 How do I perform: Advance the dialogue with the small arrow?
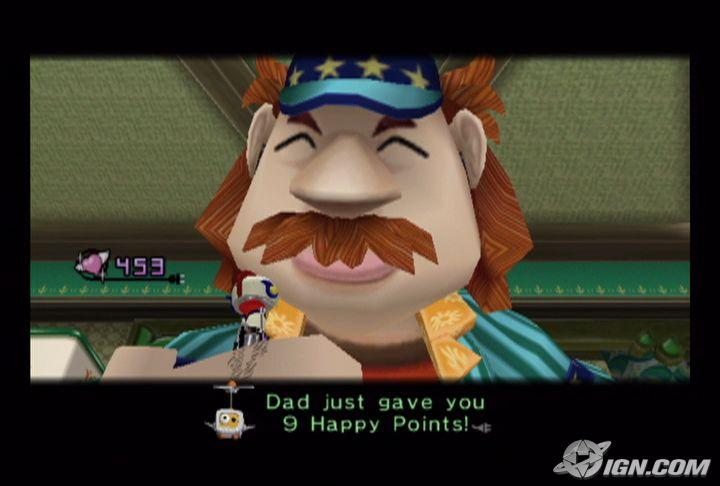point(483,427)
